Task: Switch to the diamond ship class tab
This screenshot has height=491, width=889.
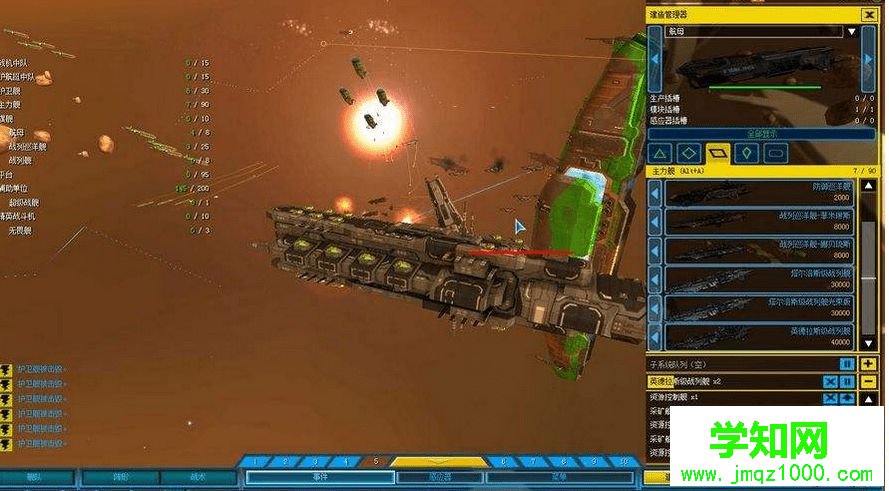Action: click(x=688, y=154)
